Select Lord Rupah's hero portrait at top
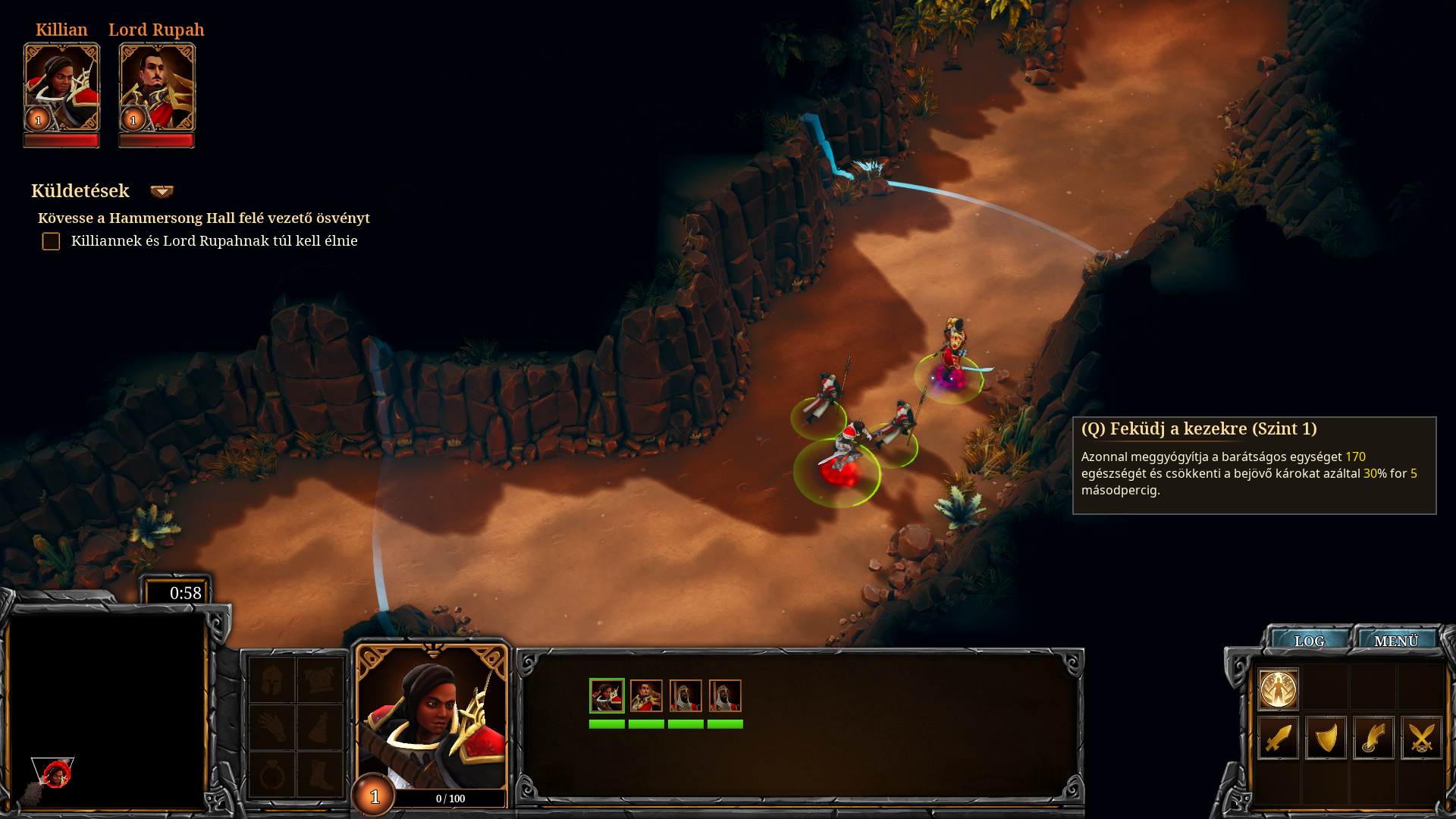Screen dimensions: 1456x819 coord(157,87)
